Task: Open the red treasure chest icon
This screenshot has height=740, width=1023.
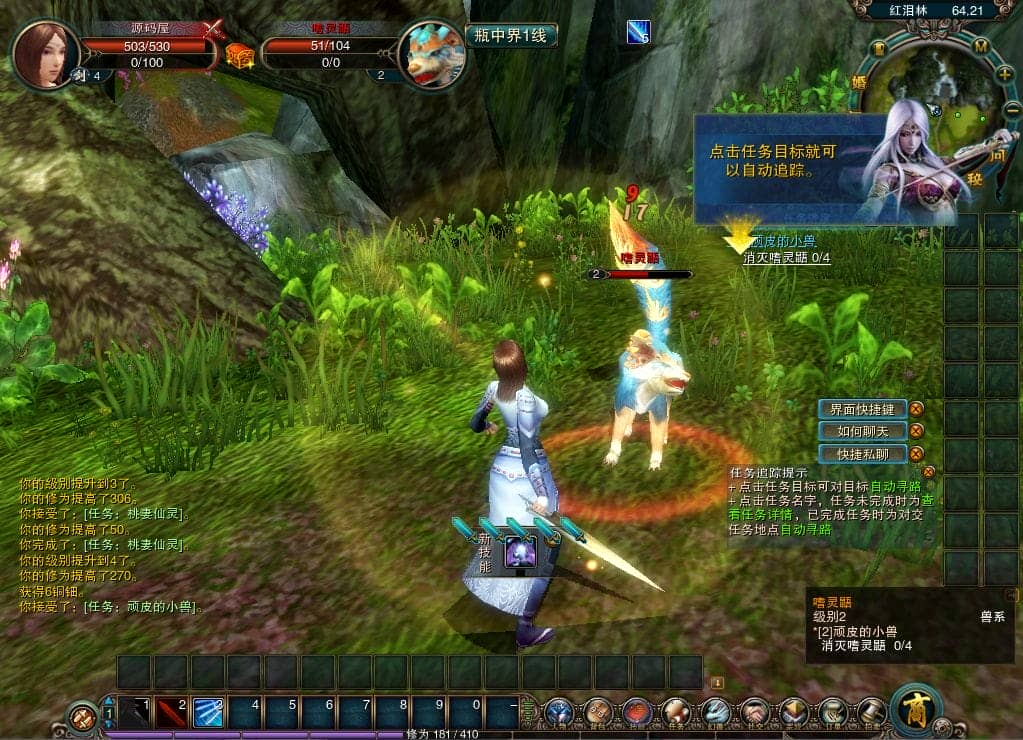Action: (x=240, y=56)
